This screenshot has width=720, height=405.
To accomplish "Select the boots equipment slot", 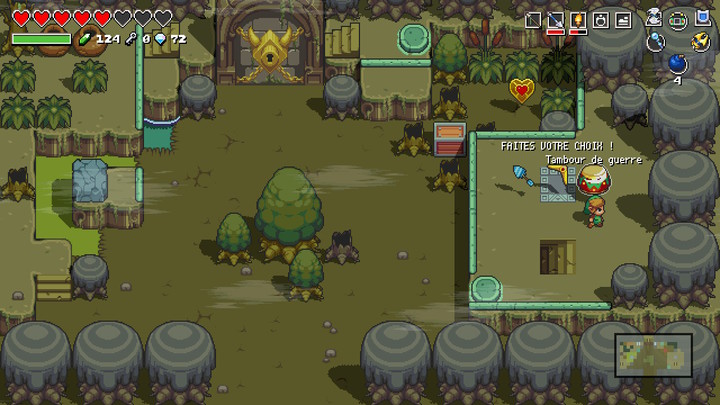I will click(x=623, y=20).
